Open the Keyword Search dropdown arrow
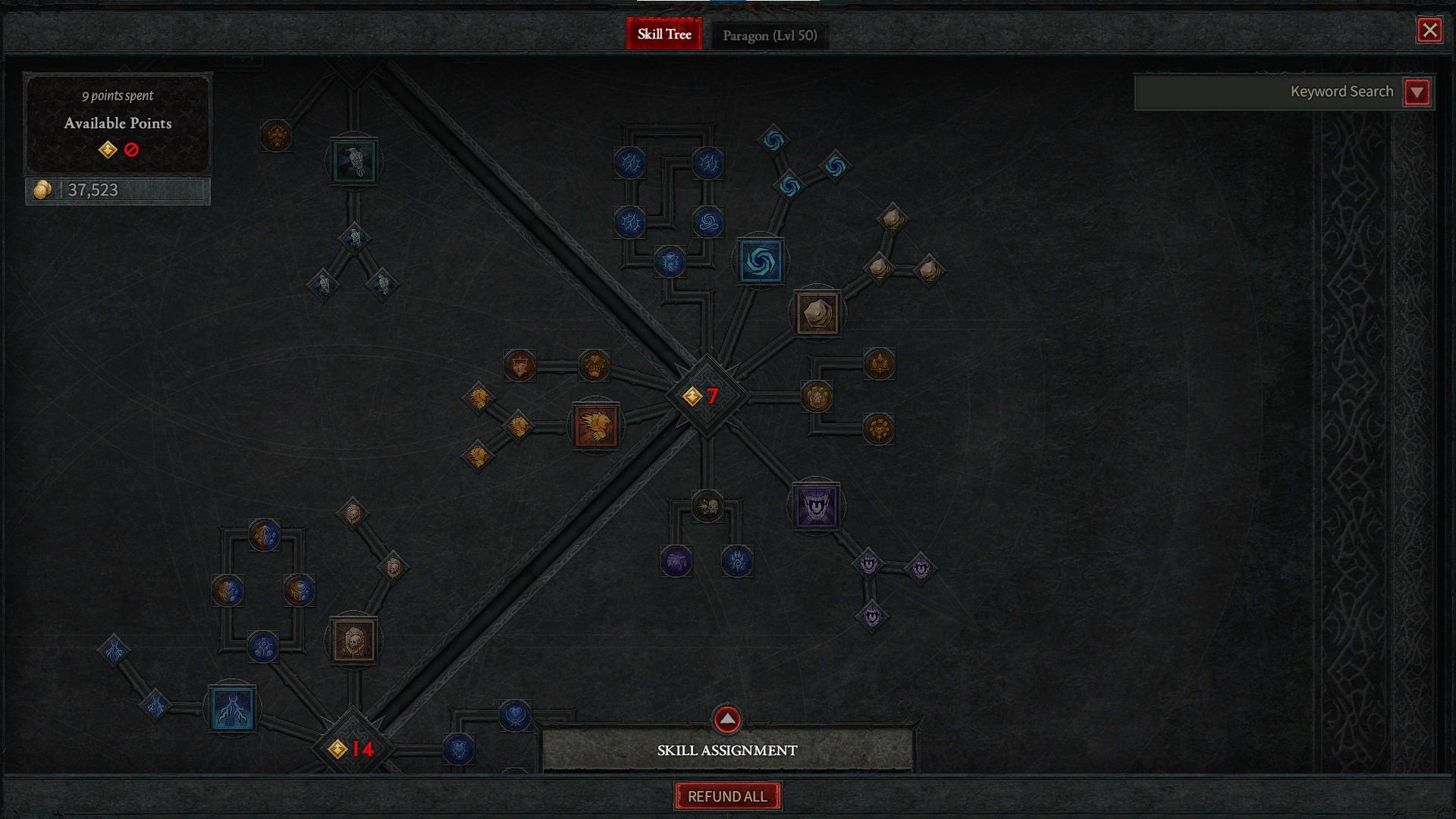This screenshot has width=1456, height=819. tap(1417, 93)
